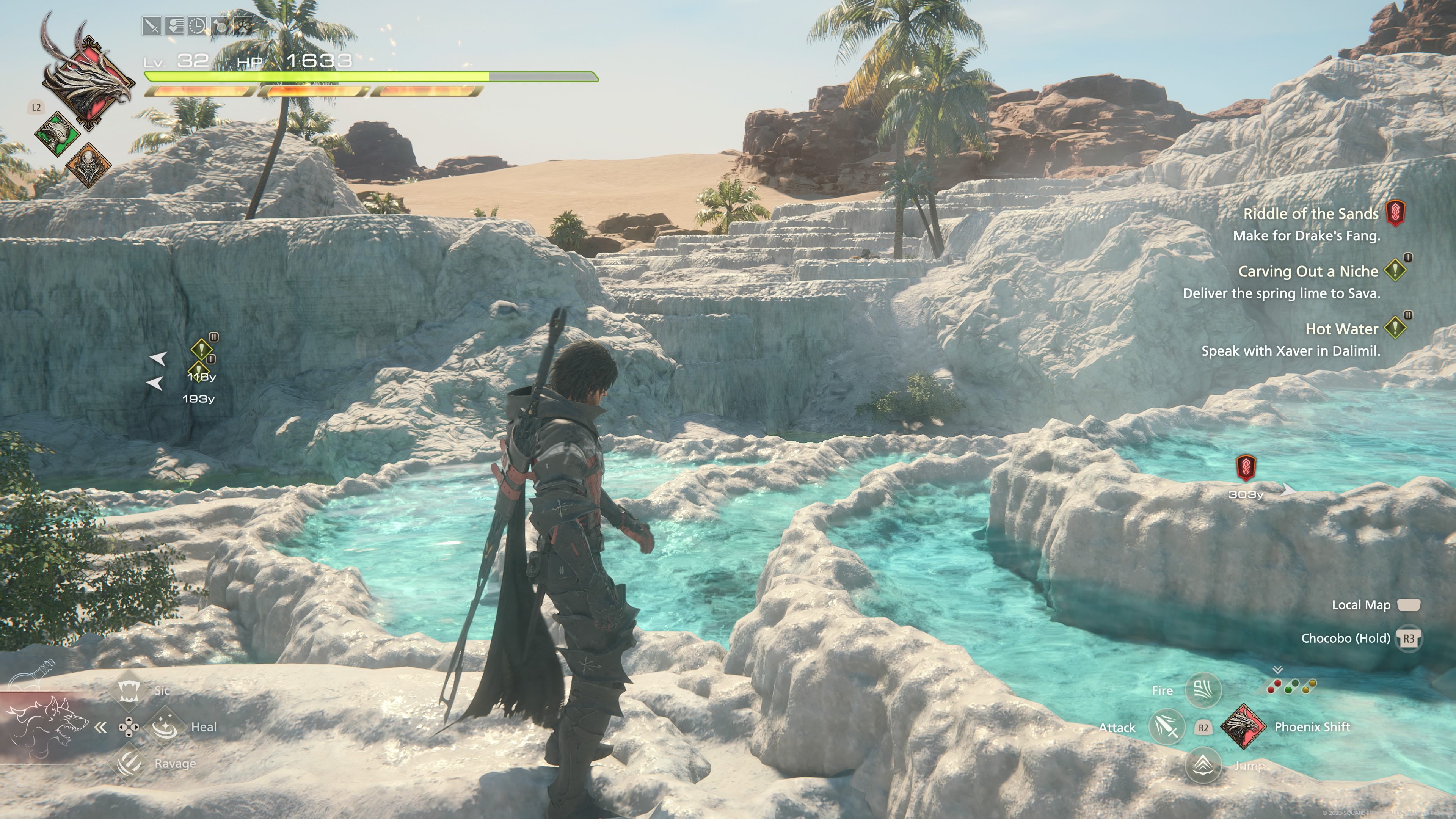
Task: Click the crossed-out sword status icon
Action: pos(152,26)
